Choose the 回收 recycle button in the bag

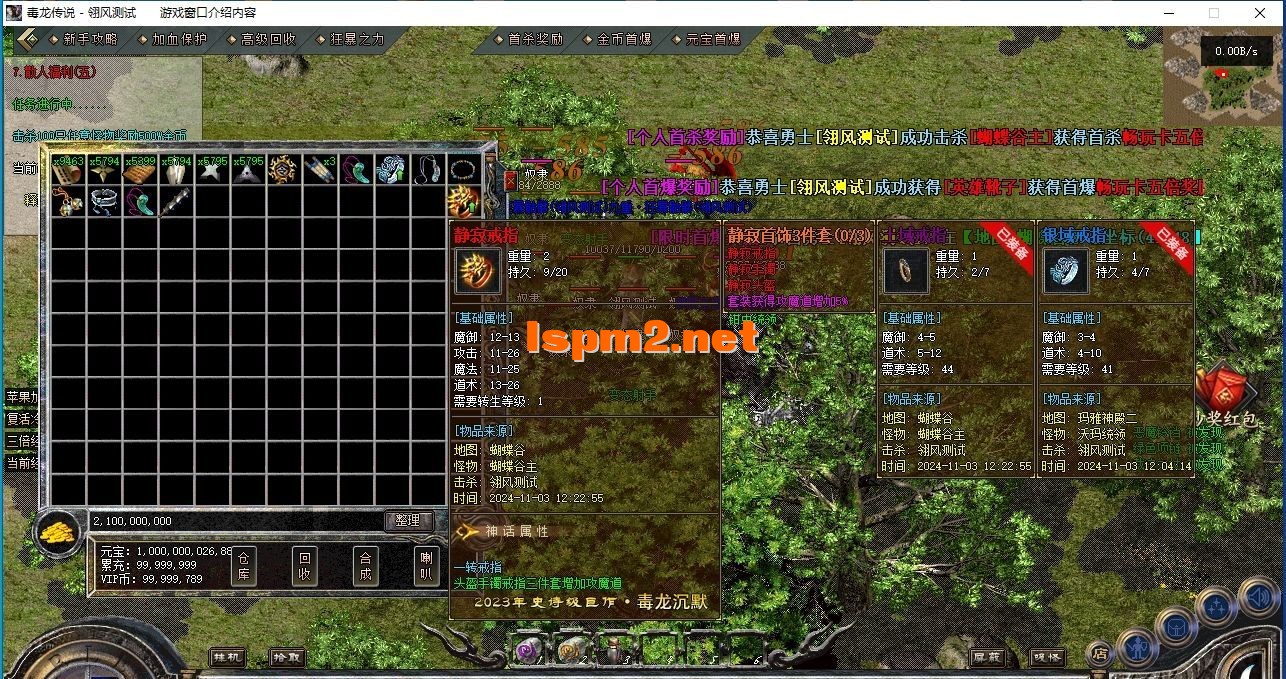coord(305,567)
